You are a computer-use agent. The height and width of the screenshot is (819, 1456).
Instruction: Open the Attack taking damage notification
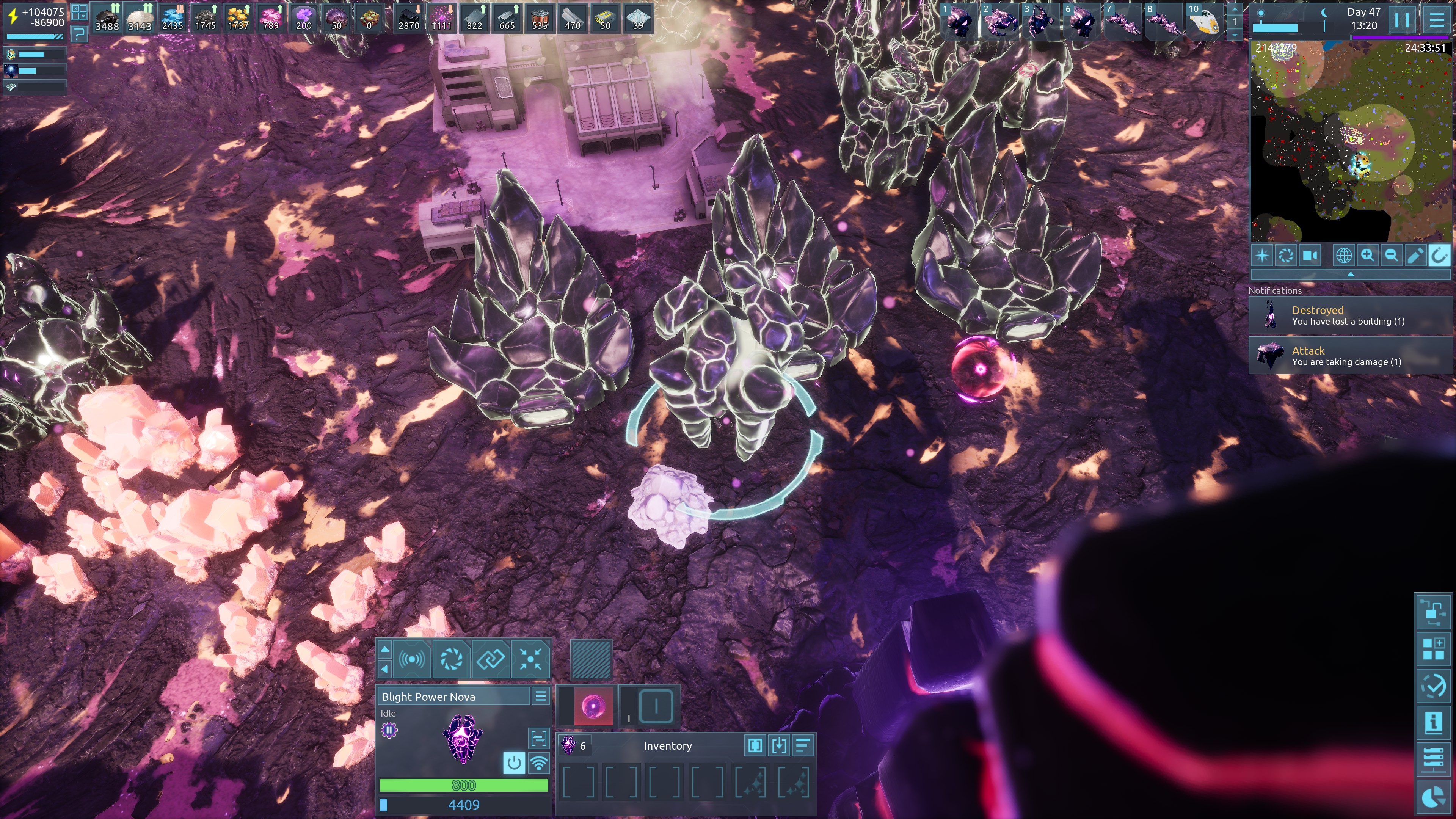pyautogui.click(x=1348, y=356)
